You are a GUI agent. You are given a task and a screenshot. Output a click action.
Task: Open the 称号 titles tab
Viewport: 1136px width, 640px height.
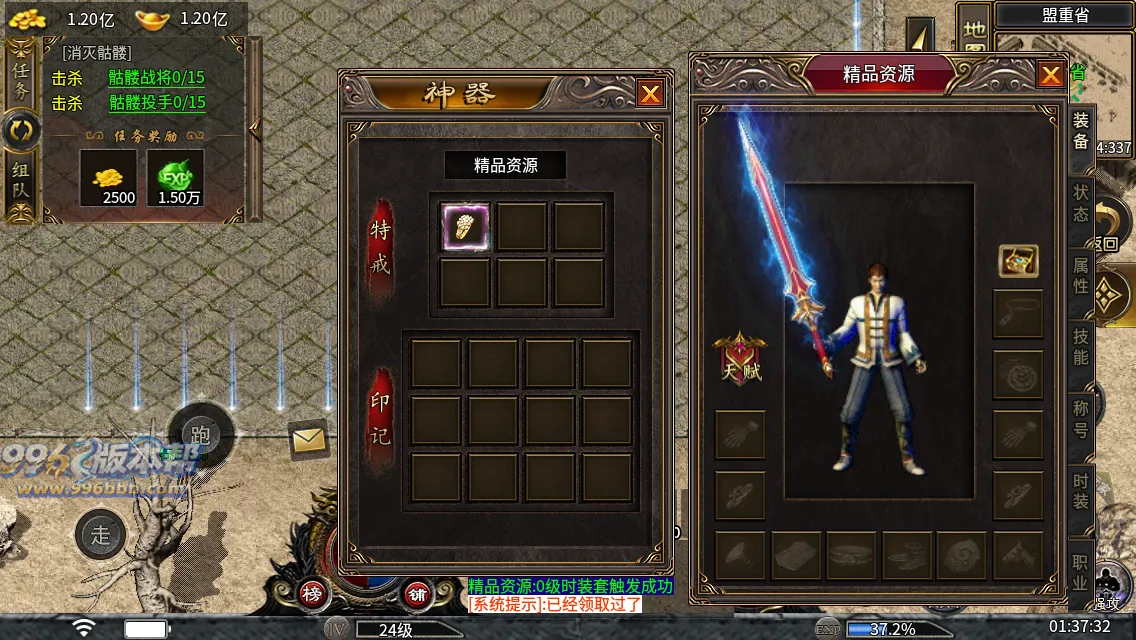click(1081, 419)
